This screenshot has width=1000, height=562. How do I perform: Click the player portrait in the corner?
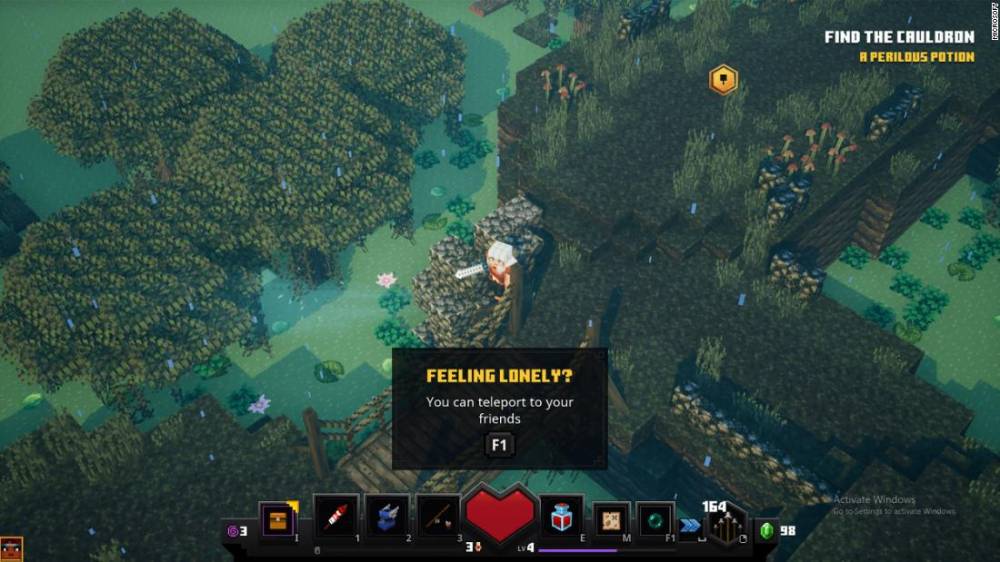point(11,548)
